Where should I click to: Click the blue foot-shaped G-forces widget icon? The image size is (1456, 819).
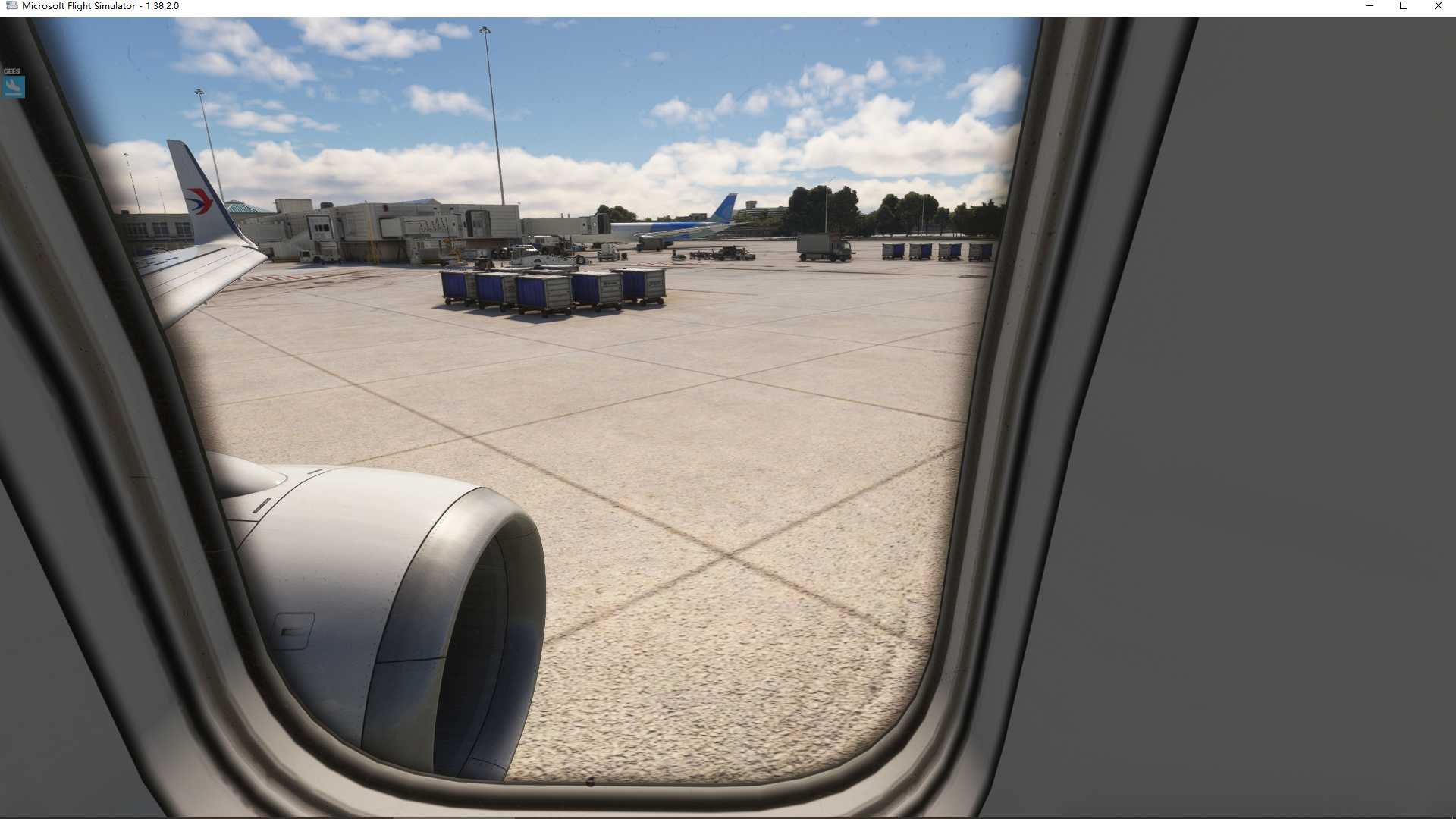tap(12, 86)
